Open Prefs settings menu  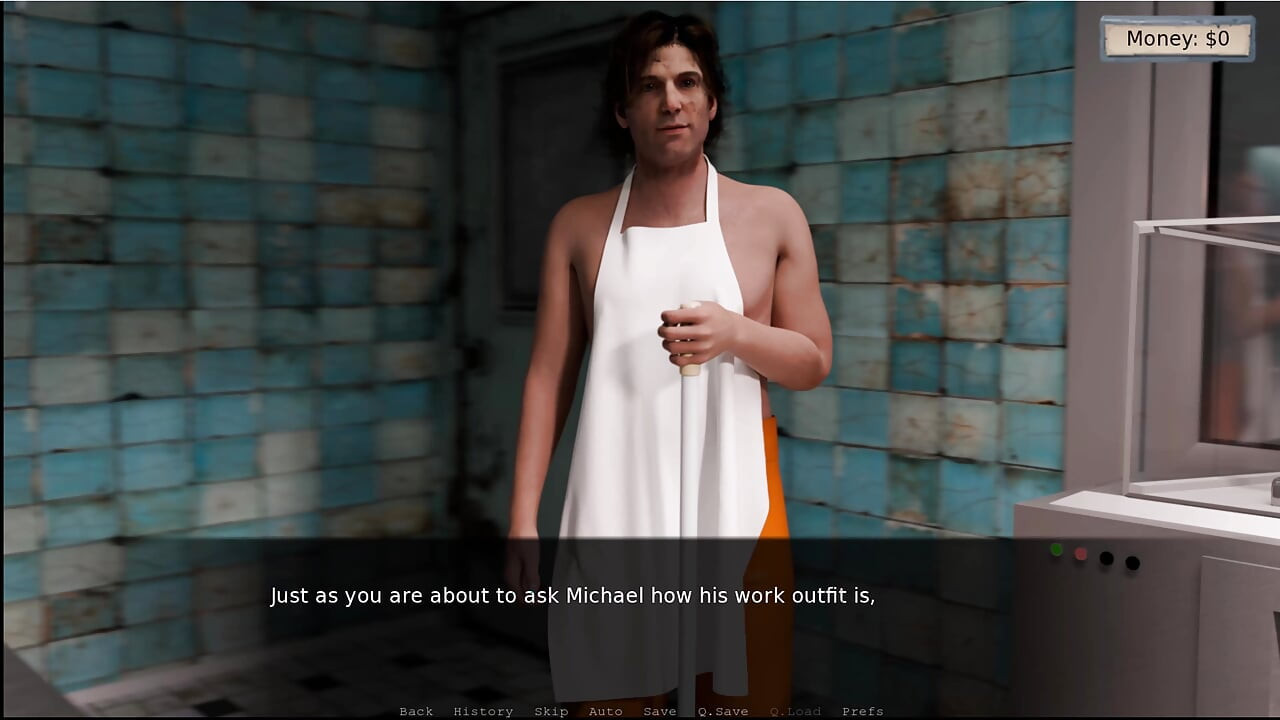(x=862, y=711)
